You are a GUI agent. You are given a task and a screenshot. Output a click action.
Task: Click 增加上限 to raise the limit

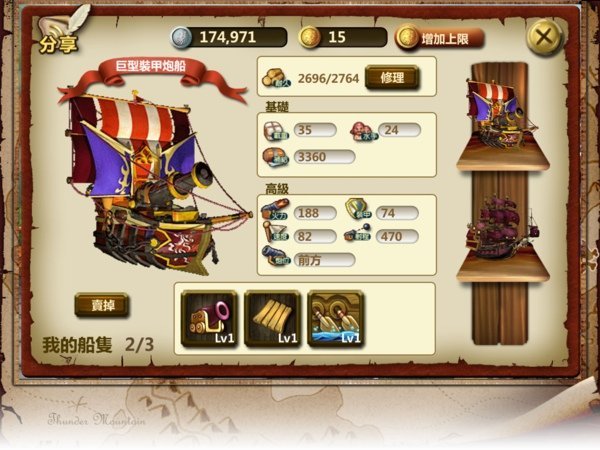[440, 38]
